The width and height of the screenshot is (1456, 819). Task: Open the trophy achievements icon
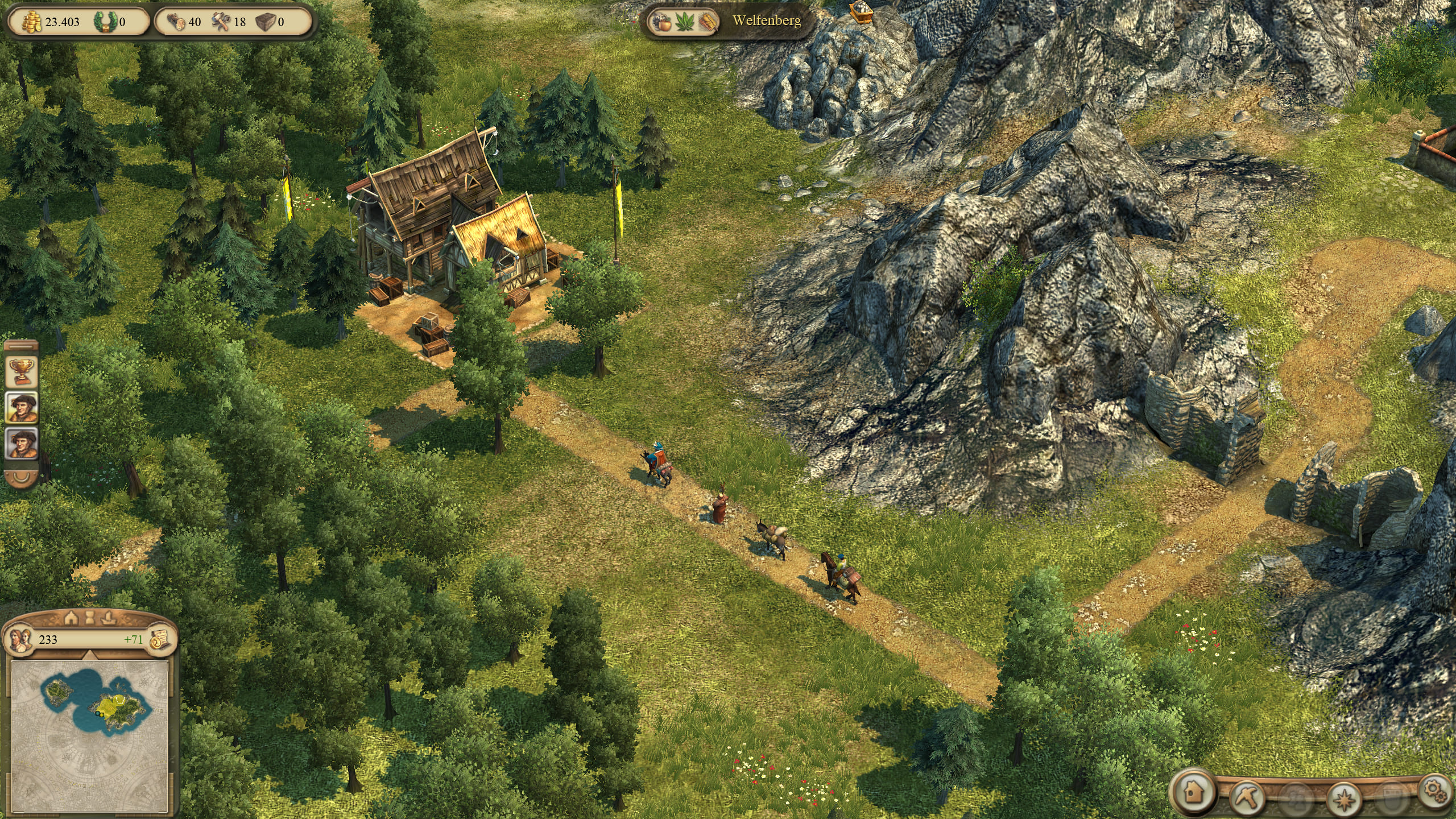22,371
